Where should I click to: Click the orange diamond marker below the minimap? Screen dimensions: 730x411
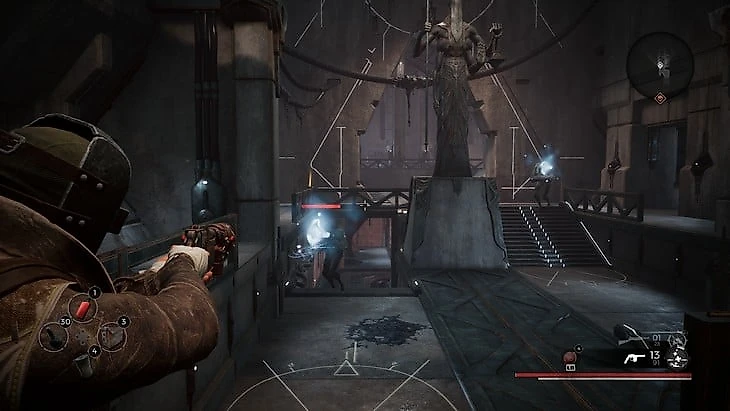tap(661, 97)
